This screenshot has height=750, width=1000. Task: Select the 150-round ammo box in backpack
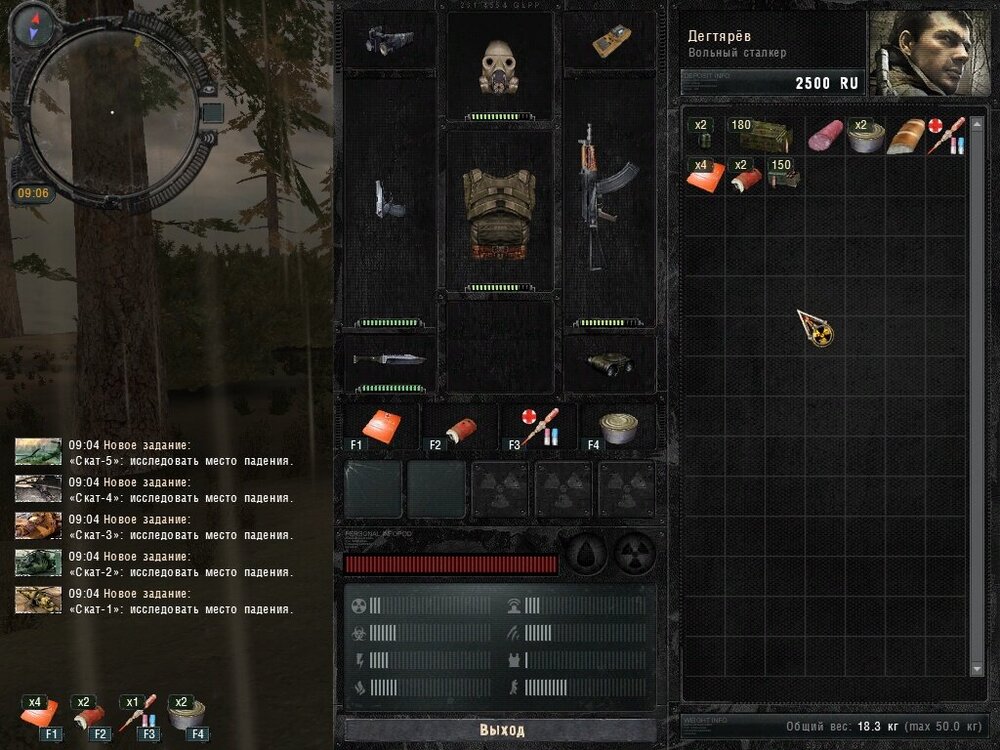[783, 174]
